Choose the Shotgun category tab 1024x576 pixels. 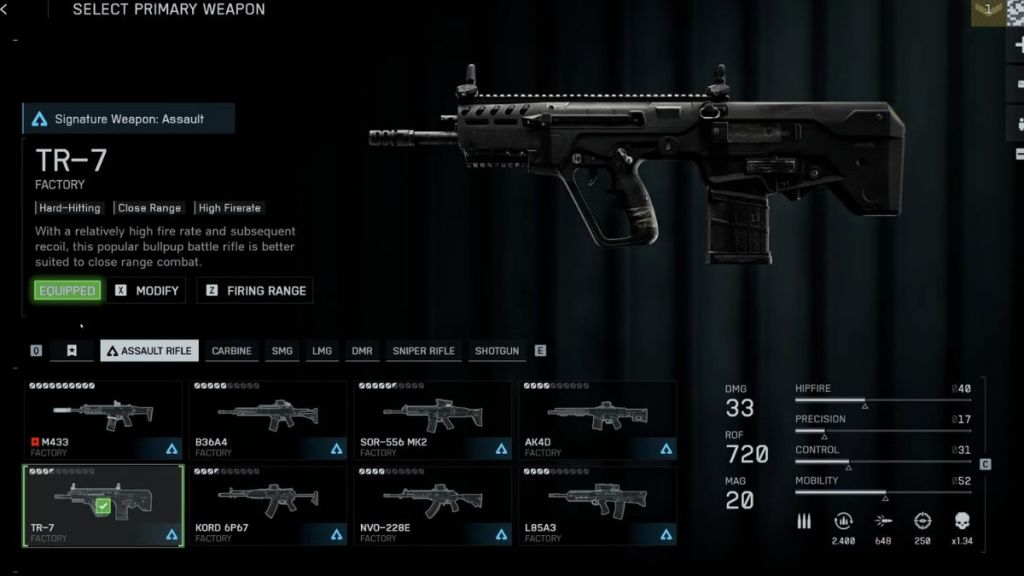pos(496,351)
